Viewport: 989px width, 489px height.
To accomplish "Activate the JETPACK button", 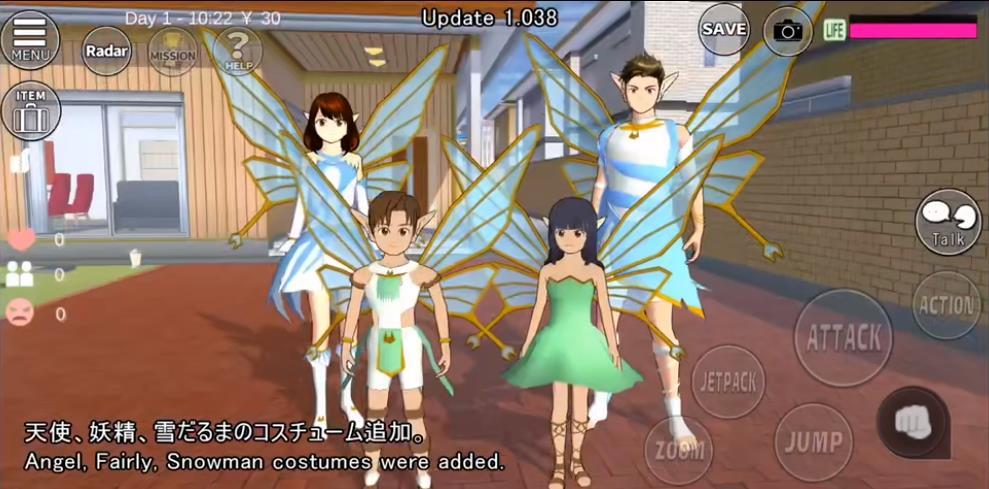I will click(x=728, y=382).
